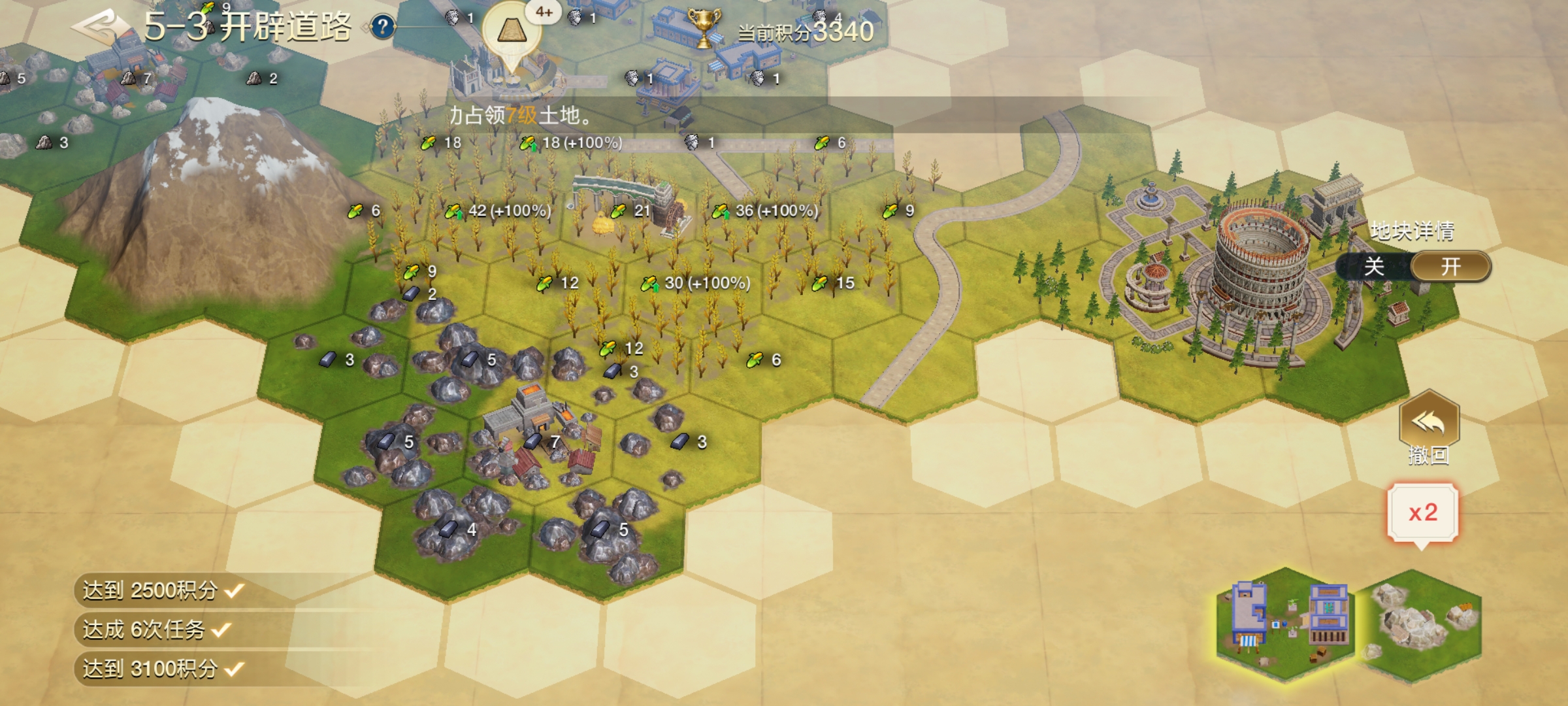
Task: Open the blue question mark help
Action: tap(383, 27)
